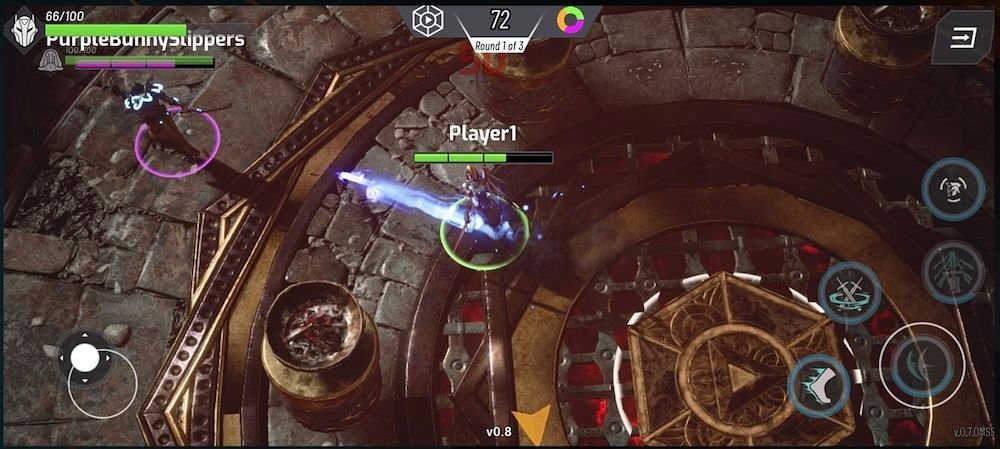Select the white helmet player portrait
Viewport: 1000px width, 449px height.
coord(23,29)
